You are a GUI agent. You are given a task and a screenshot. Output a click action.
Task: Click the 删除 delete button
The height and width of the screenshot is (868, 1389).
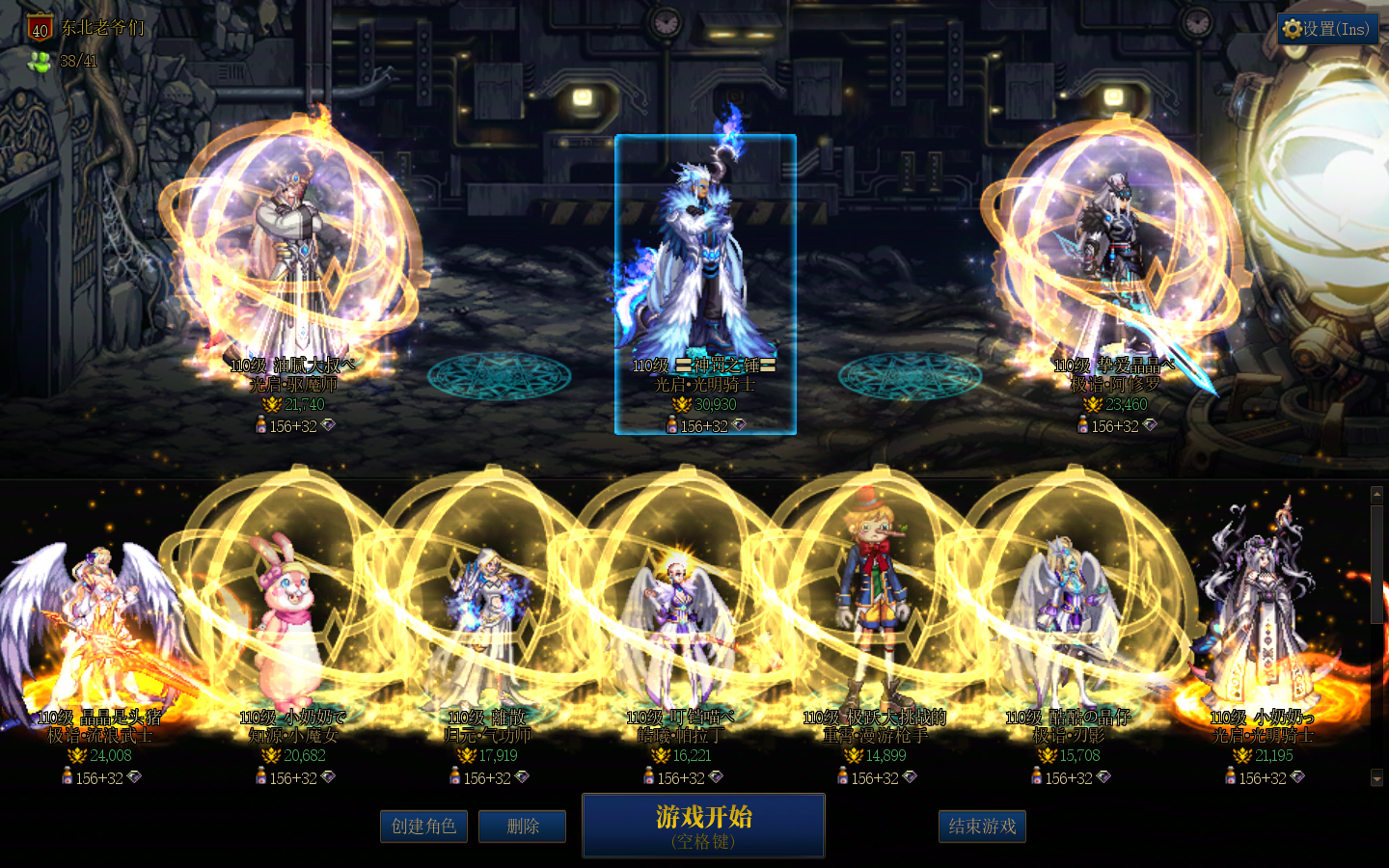tap(522, 827)
